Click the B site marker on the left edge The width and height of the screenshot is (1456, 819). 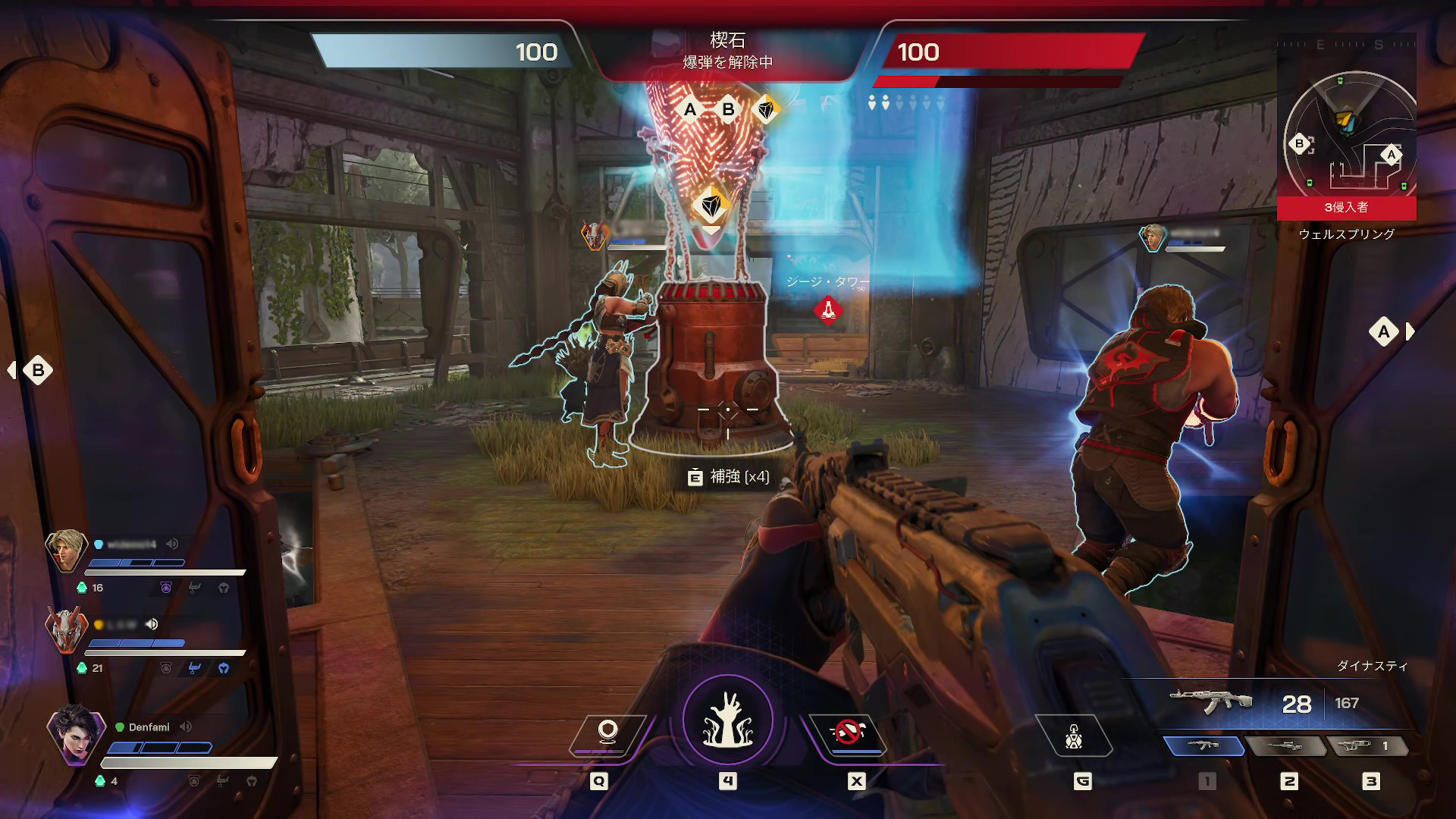[x=36, y=369]
